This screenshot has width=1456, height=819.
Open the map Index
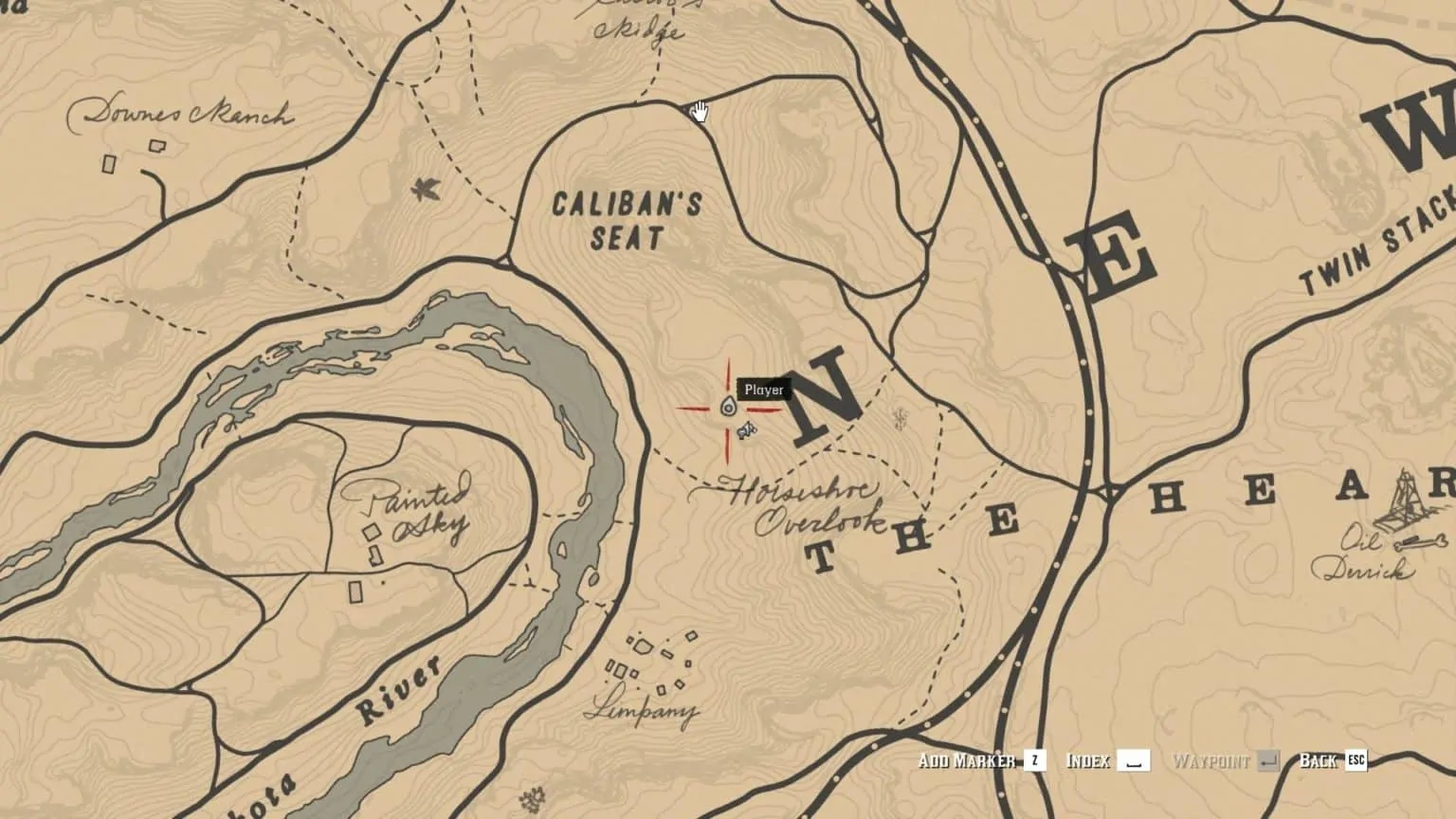point(1091,760)
